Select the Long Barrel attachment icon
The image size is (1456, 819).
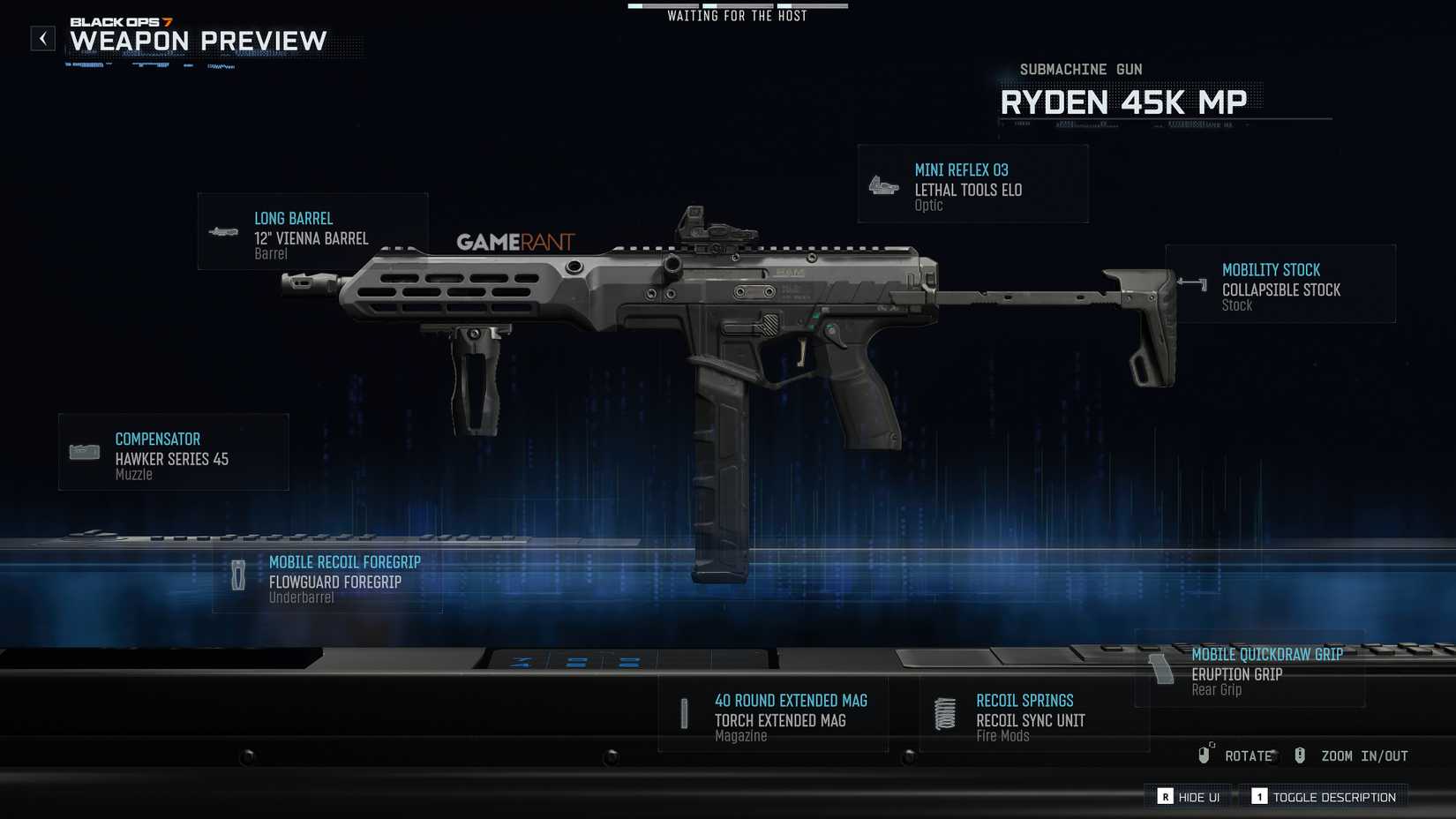pos(223,232)
